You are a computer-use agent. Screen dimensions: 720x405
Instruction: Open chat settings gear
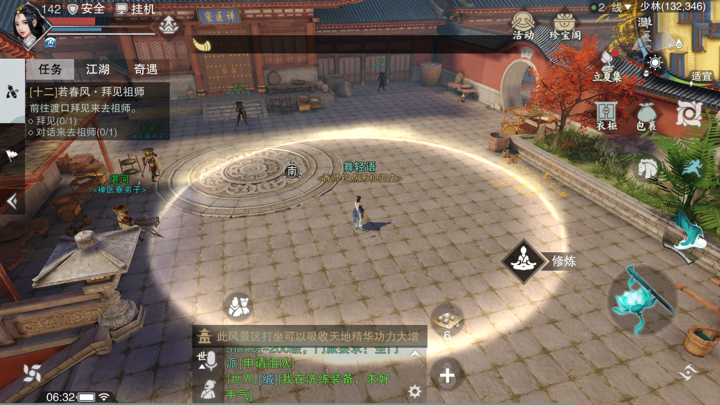click(x=415, y=391)
